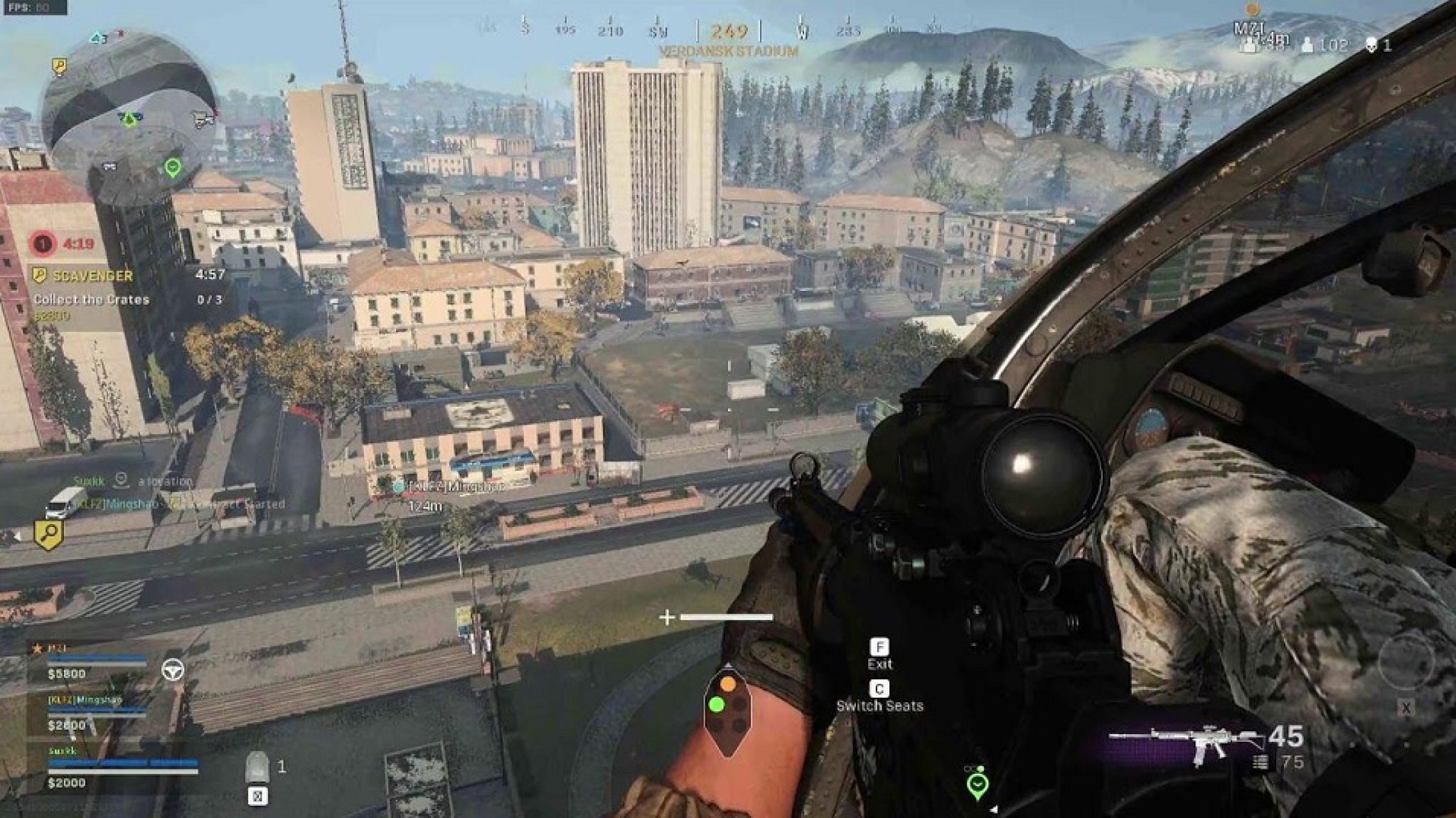Click the steering wheel driver icon
The width and height of the screenshot is (1456, 818).
173,669
